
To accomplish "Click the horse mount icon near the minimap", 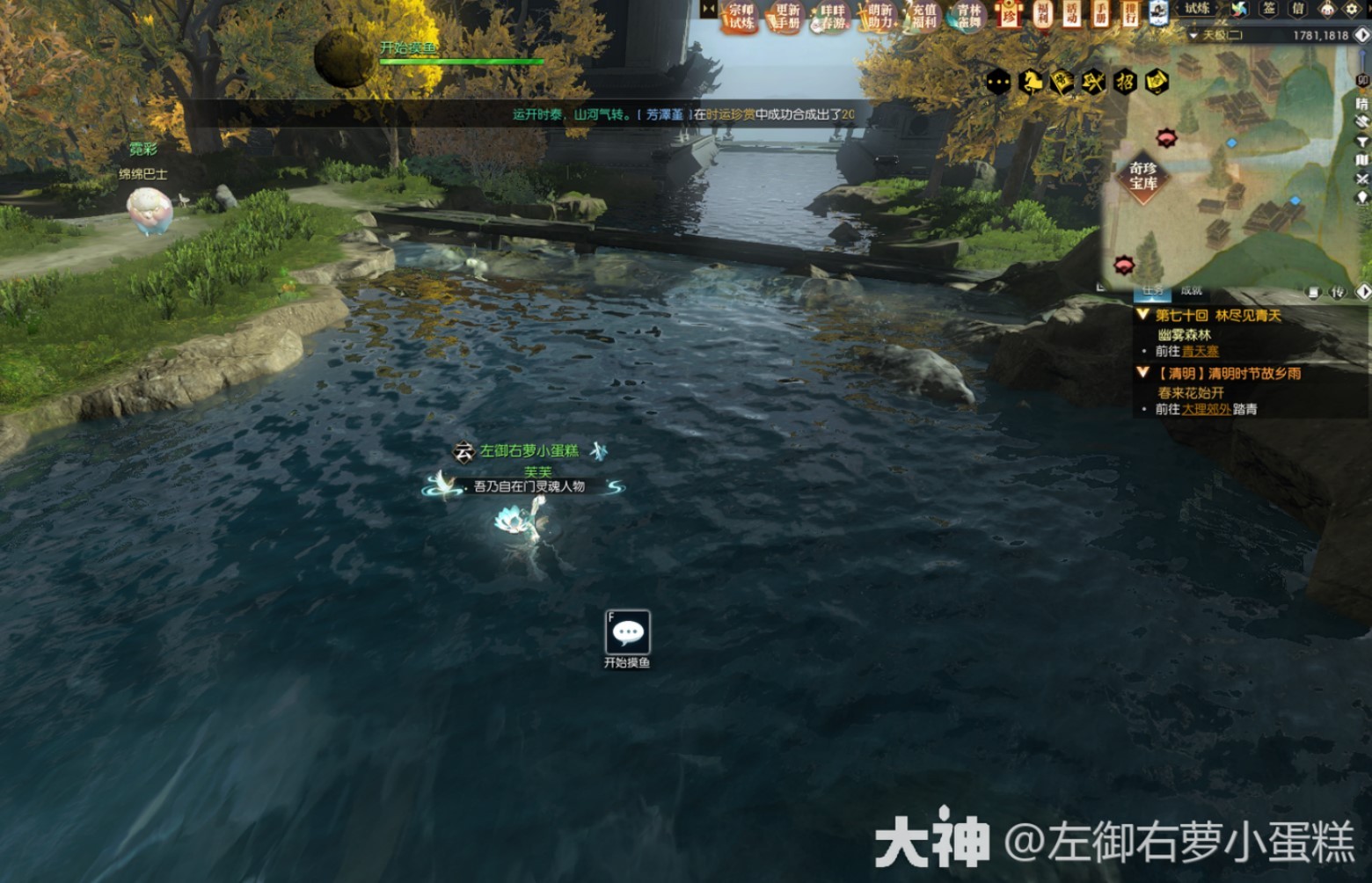I will (x=1031, y=81).
